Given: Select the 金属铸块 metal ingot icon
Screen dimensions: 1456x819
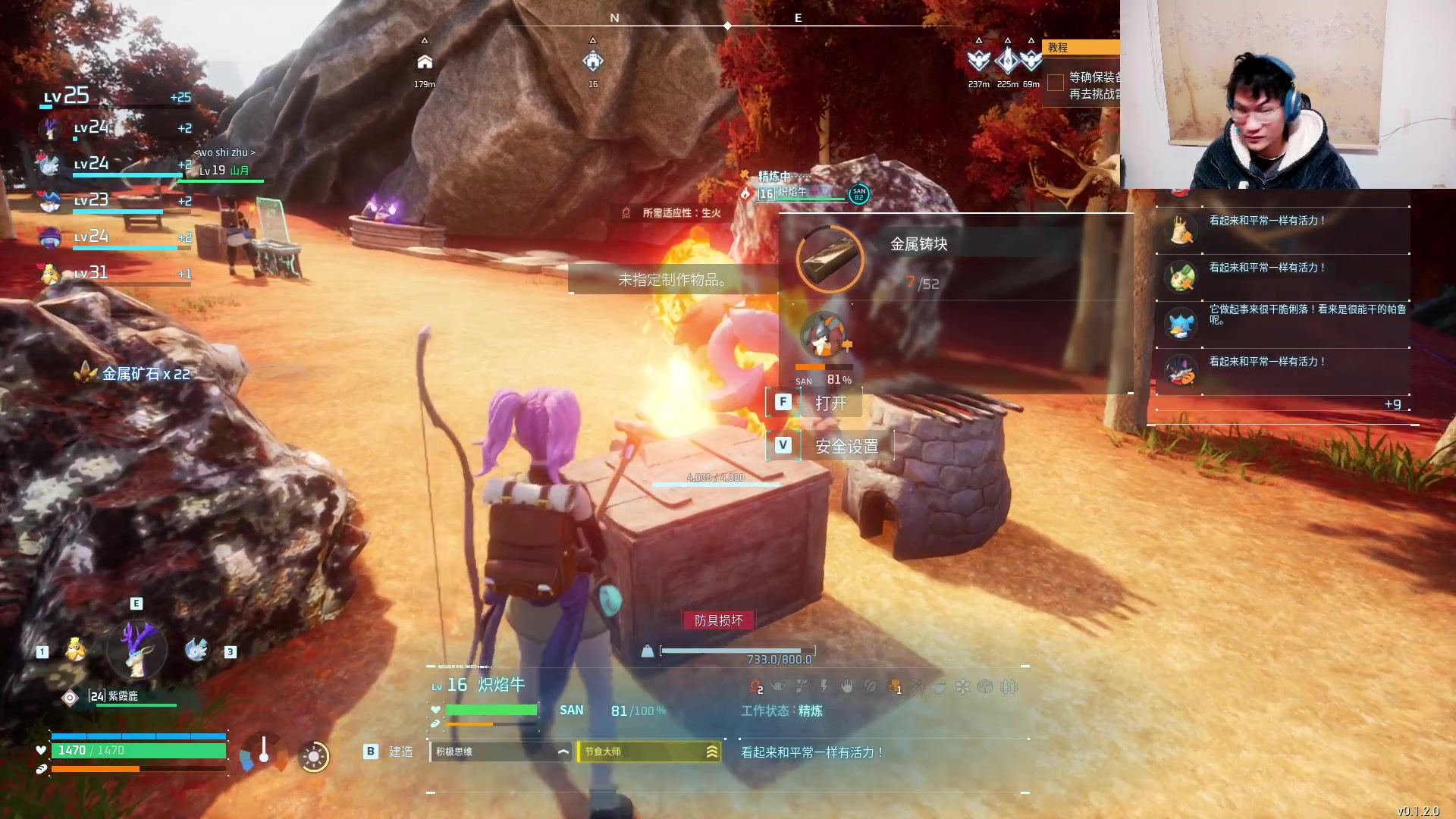Looking at the screenshot, I should click(830, 259).
